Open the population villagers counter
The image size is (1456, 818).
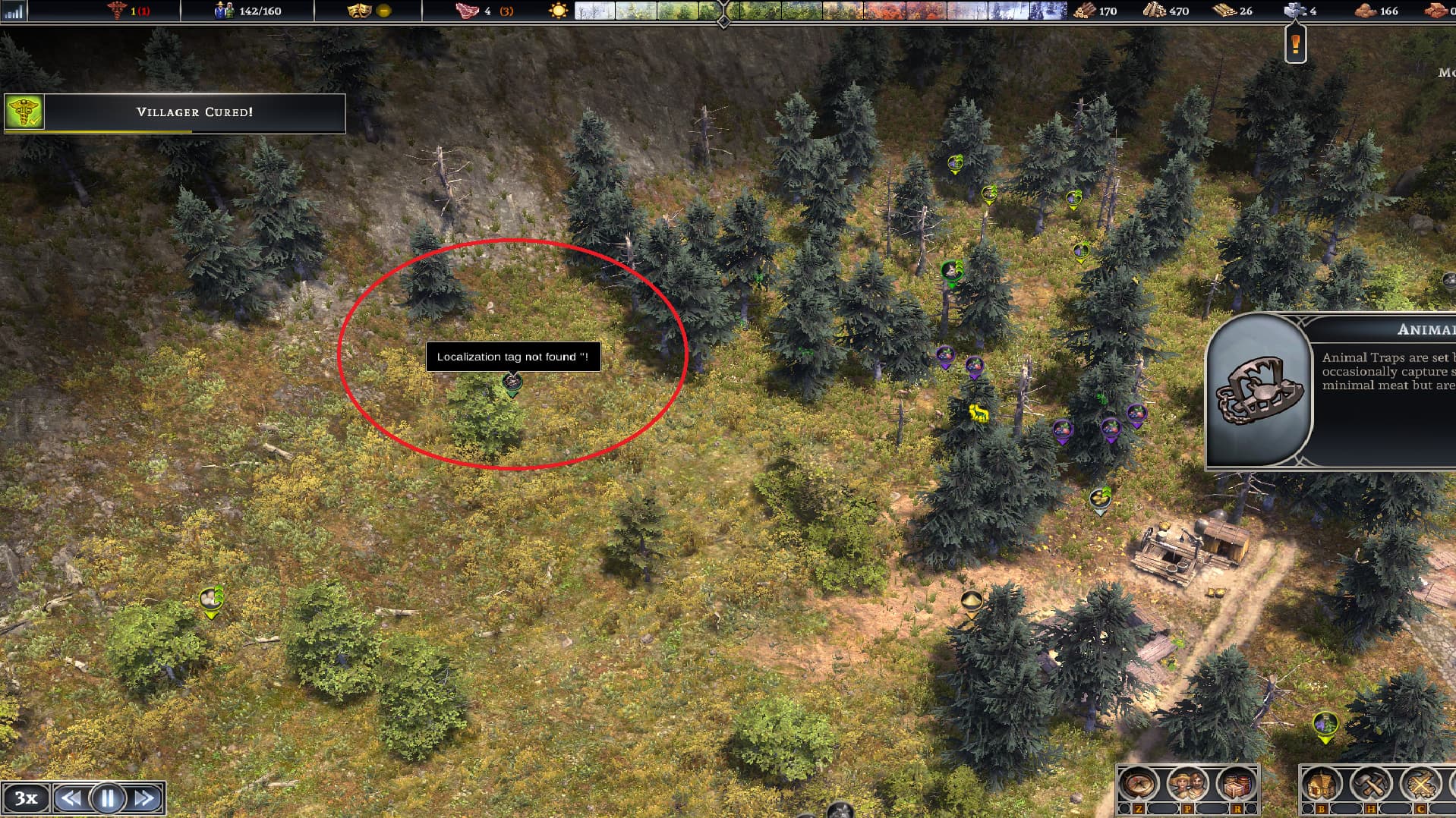tap(225, 11)
